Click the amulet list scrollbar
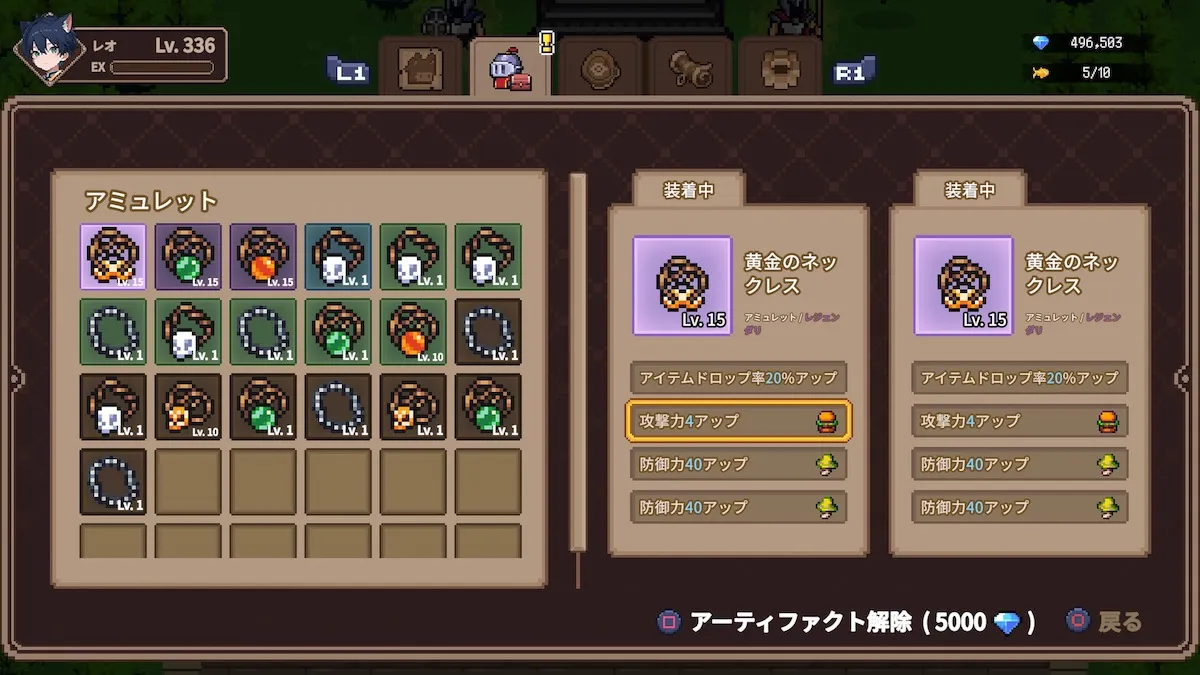Viewport: 1200px width, 675px height. (577, 362)
